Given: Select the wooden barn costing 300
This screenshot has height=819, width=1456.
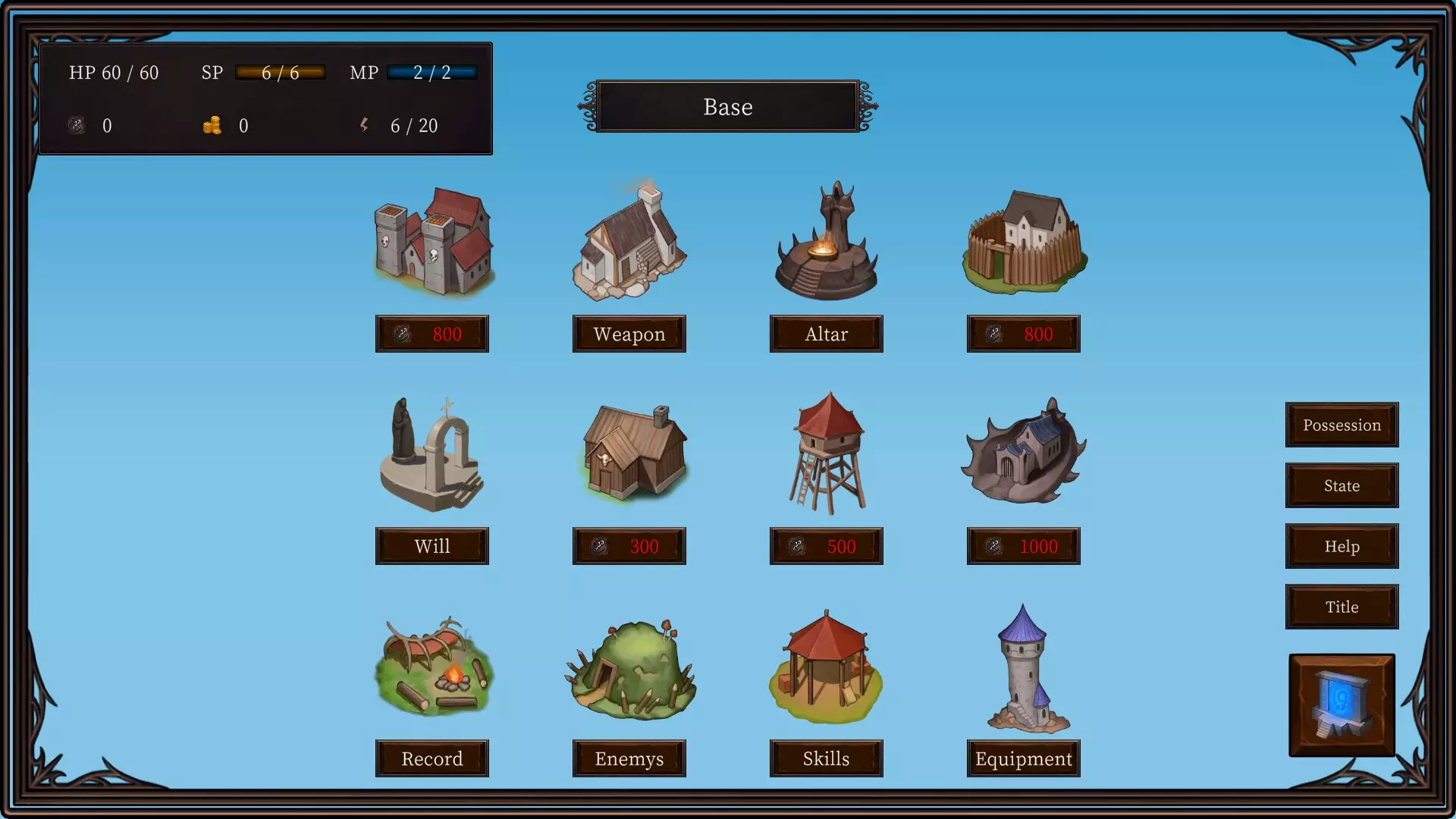Looking at the screenshot, I should pos(629,455).
